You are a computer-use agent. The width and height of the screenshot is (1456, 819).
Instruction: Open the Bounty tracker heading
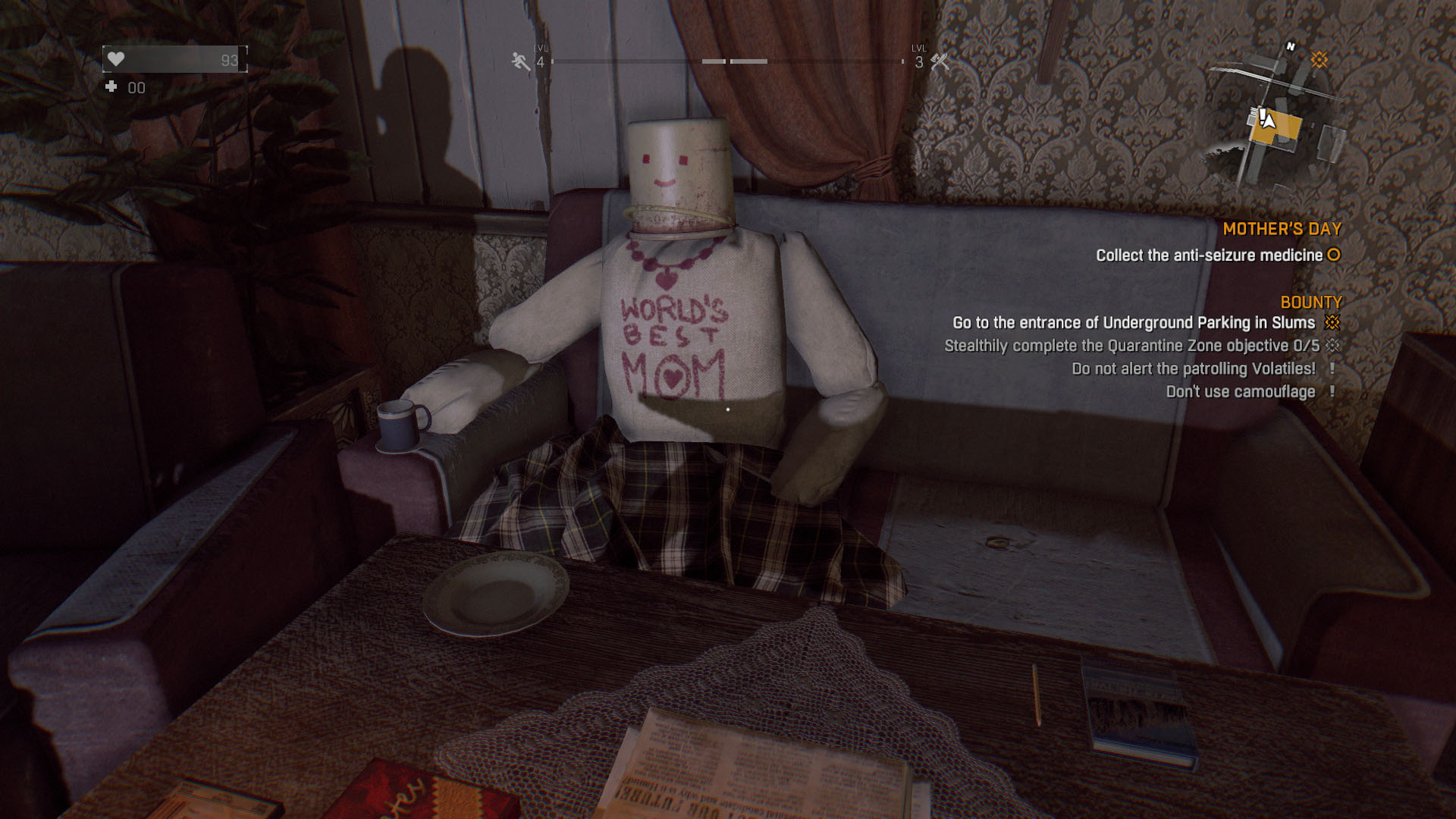coord(1310,303)
